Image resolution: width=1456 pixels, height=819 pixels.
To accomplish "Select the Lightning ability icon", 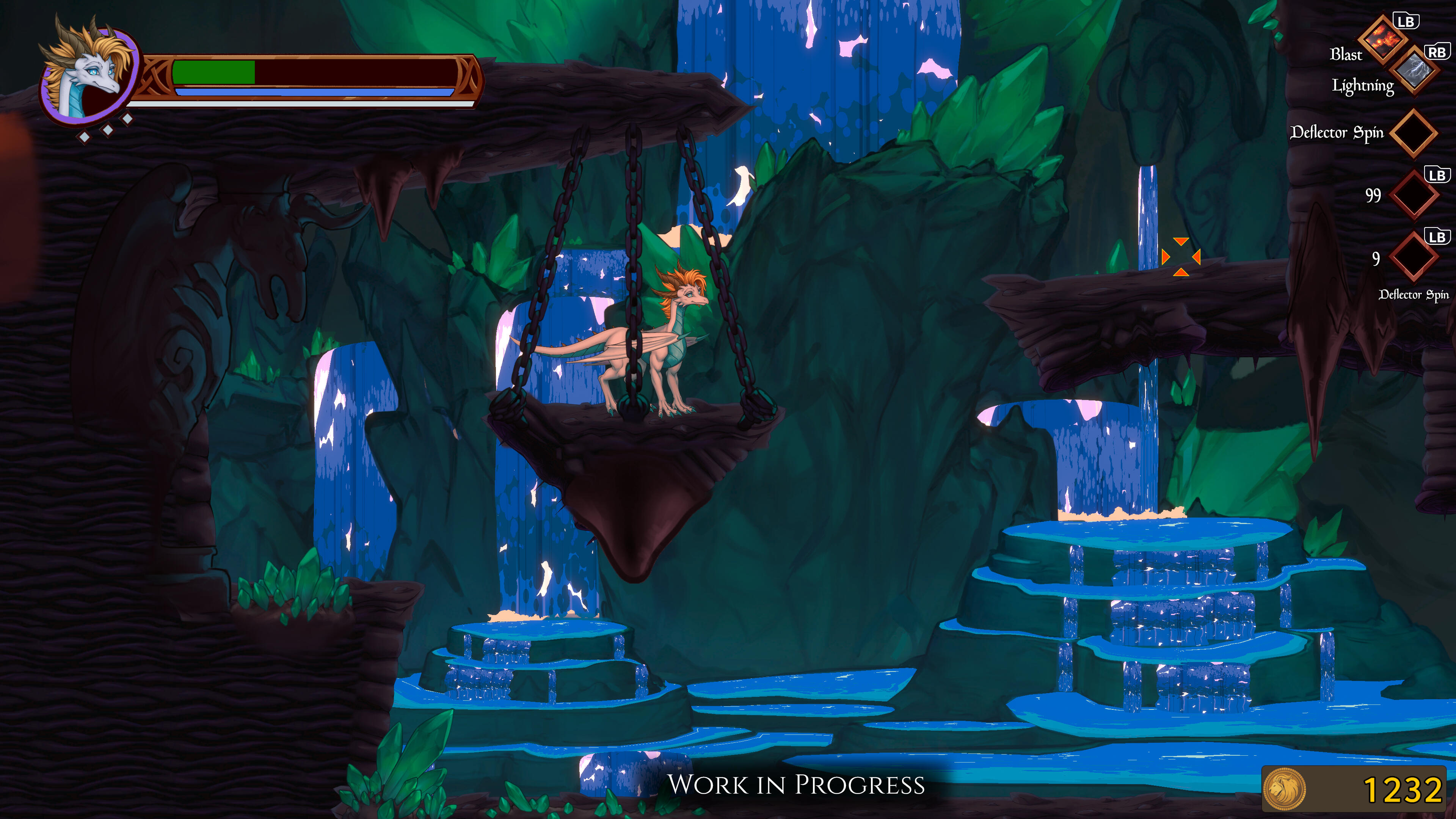I will 1414,72.
